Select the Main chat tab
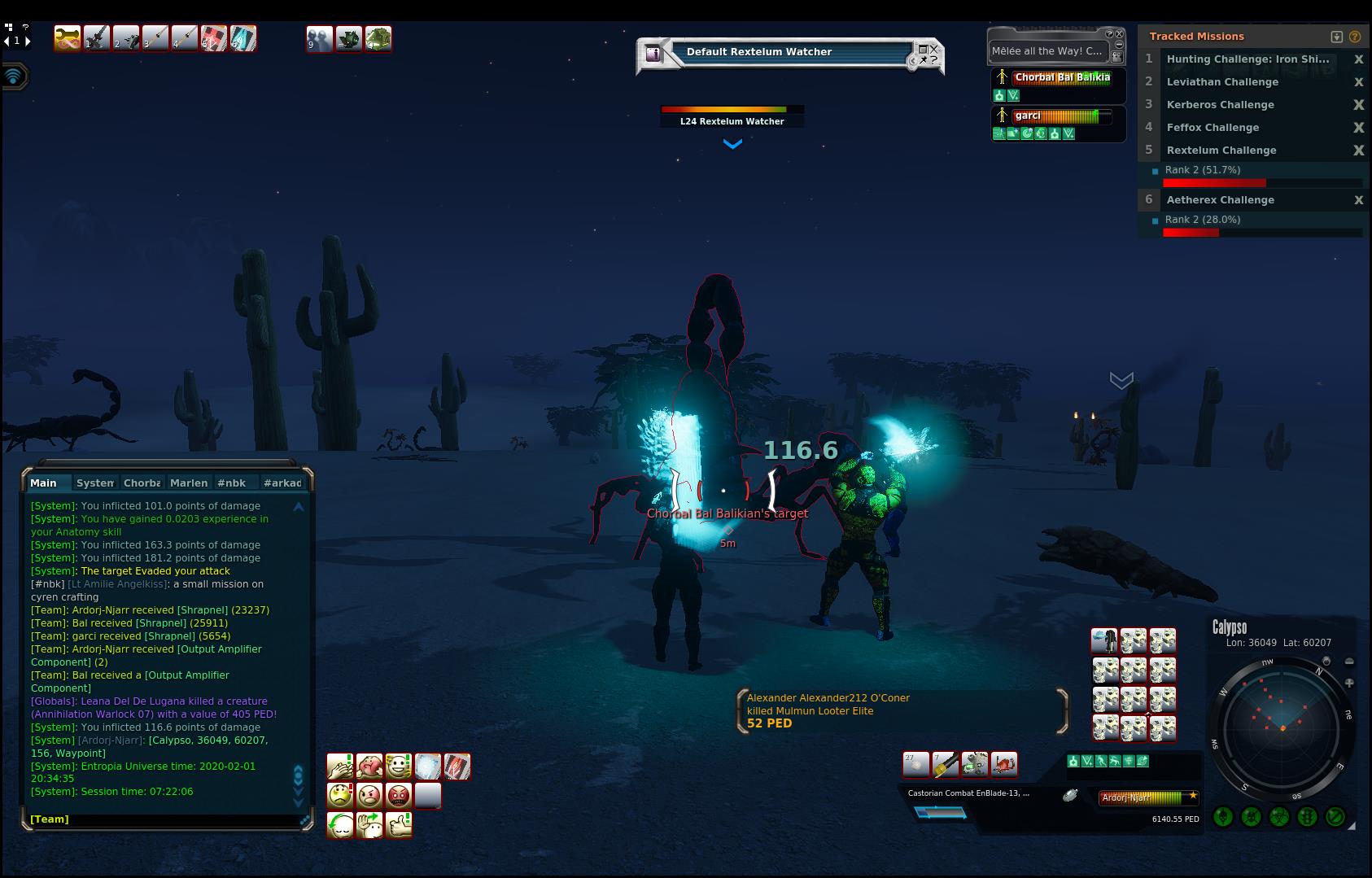The height and width of the screenshot is (878, 1372). tap(44, 483)
